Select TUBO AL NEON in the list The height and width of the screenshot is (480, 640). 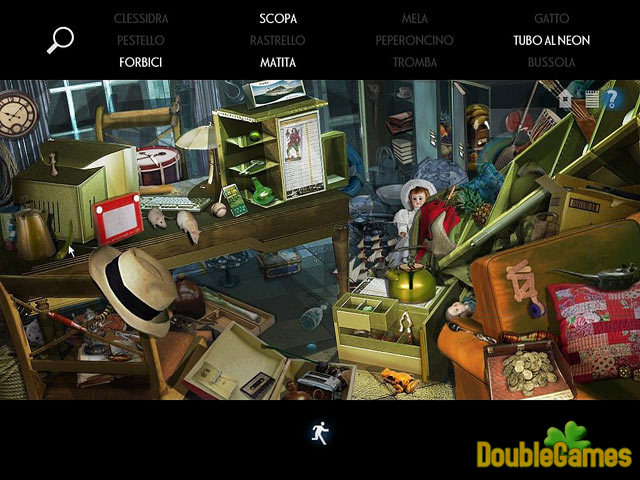(552, 41)
